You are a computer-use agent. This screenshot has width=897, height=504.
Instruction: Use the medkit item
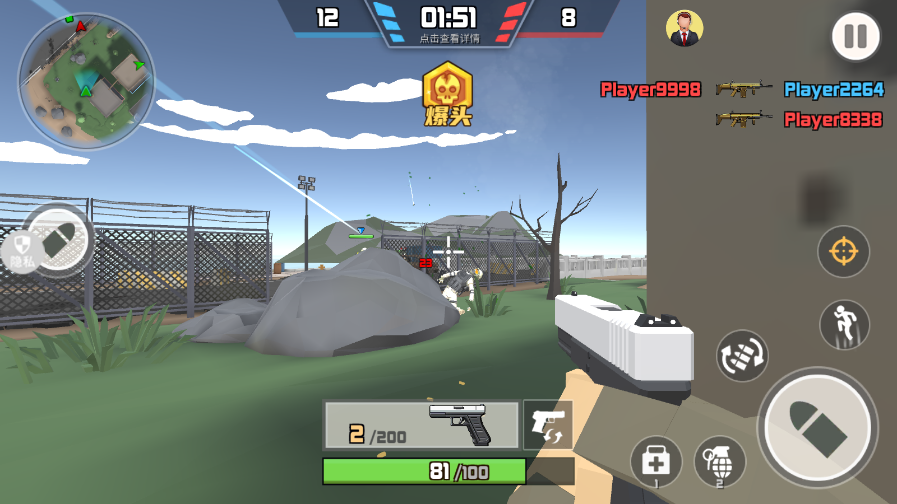(656, 462)
